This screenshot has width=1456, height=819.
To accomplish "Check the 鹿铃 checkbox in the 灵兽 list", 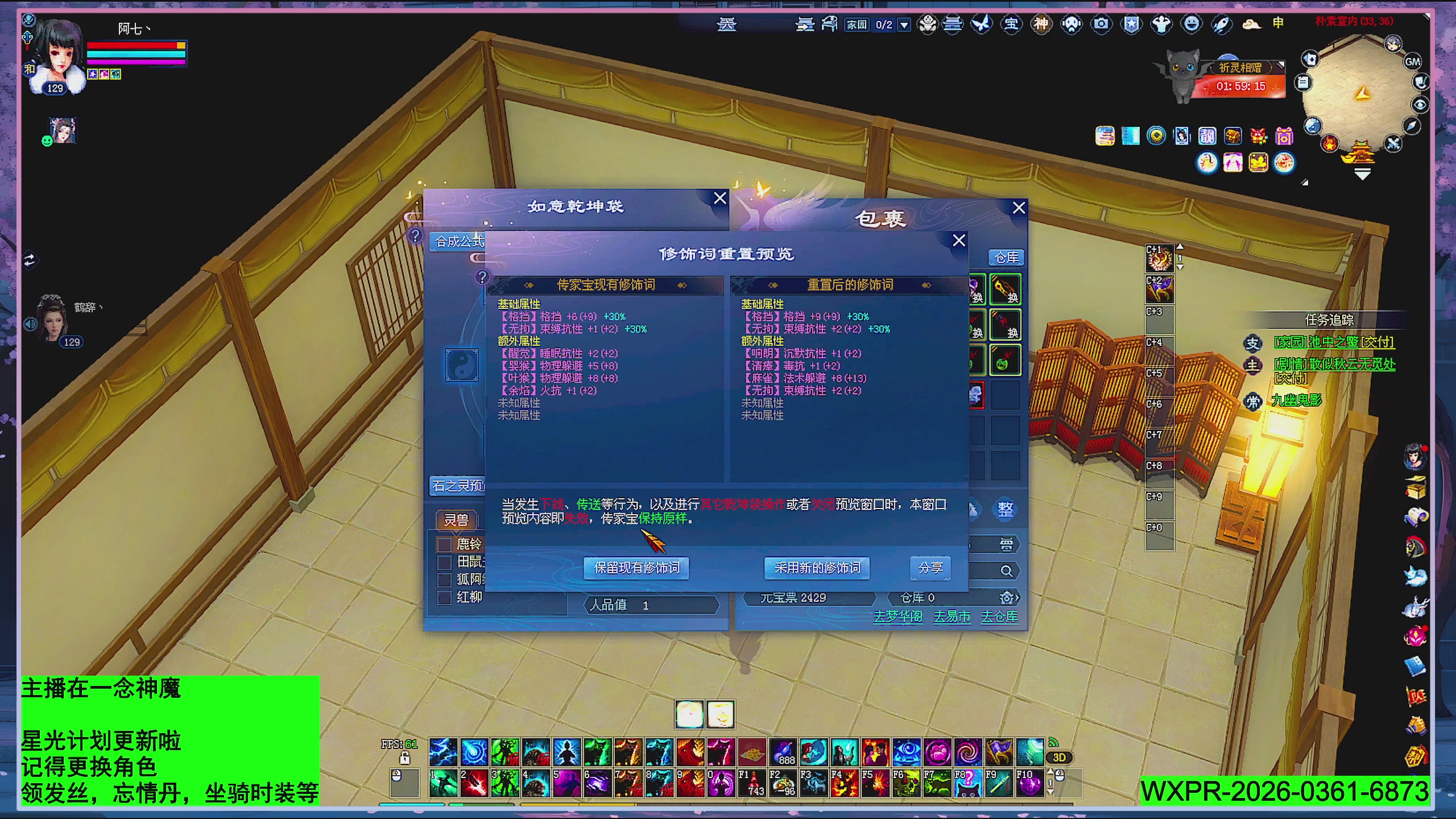I will click(x=444, y=546).
